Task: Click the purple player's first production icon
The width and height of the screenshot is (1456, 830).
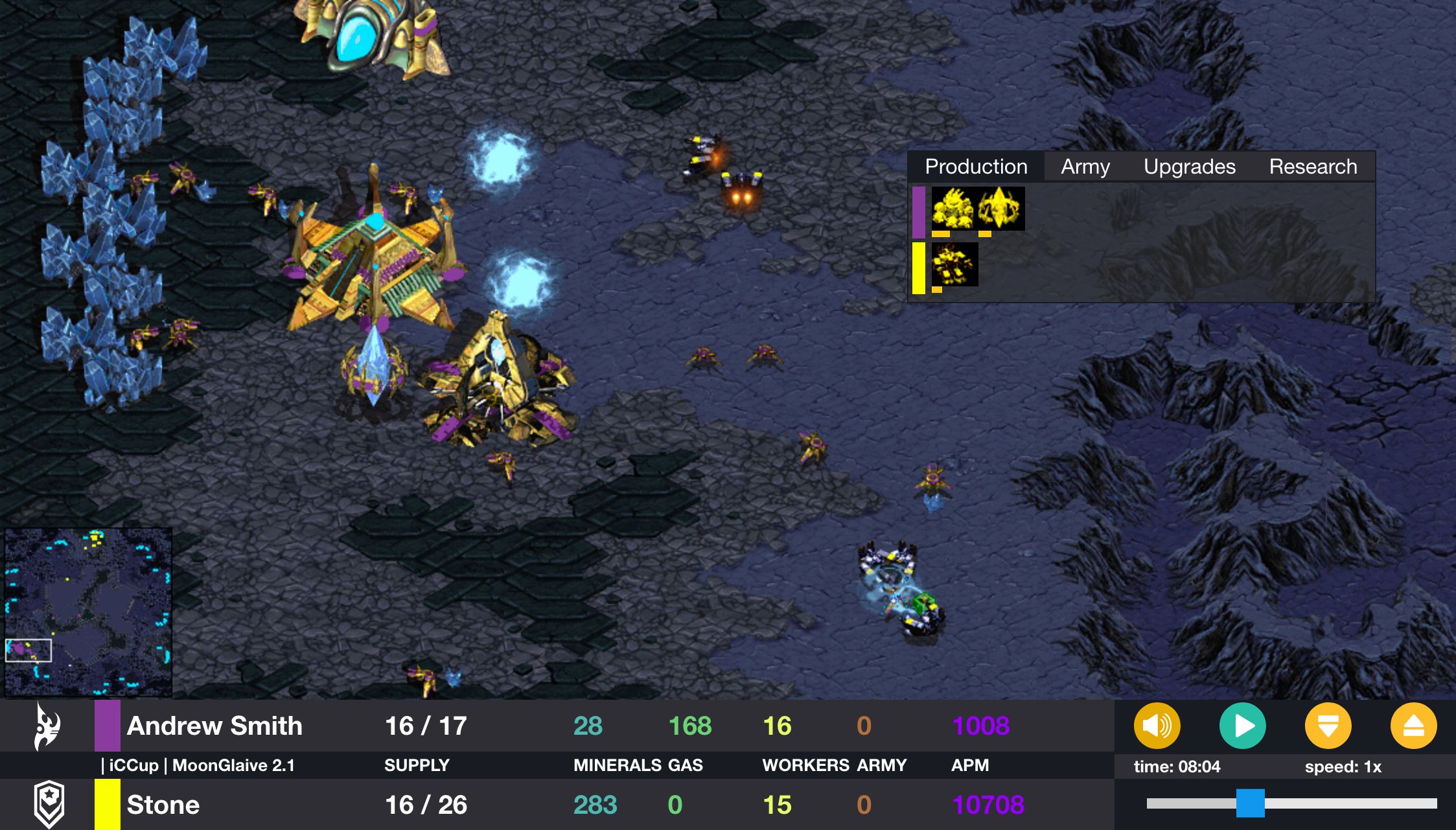Action: (x=953, y=209)
